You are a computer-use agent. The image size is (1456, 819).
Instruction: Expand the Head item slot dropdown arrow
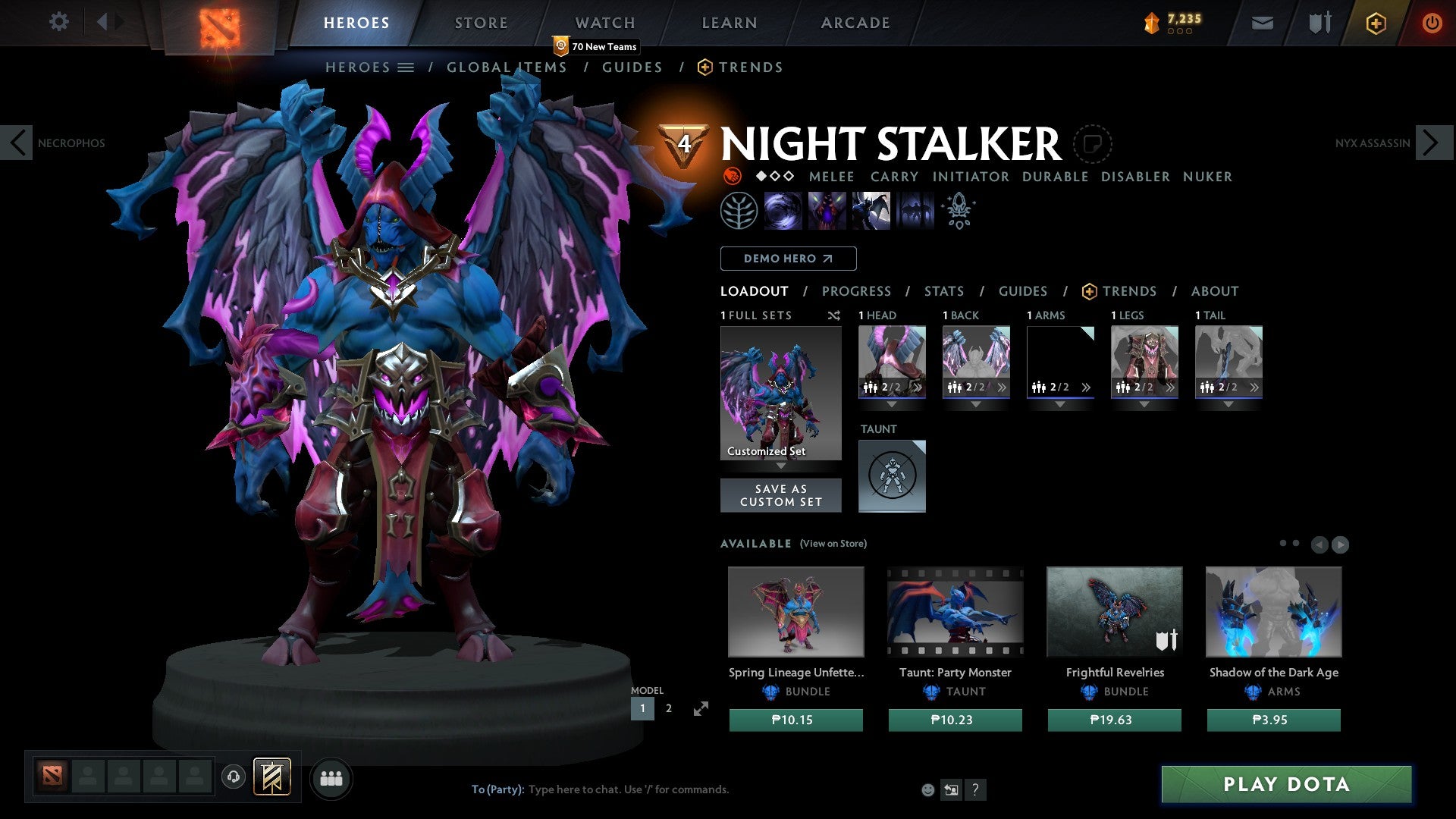pyautogui.click(x=892, y=404)
